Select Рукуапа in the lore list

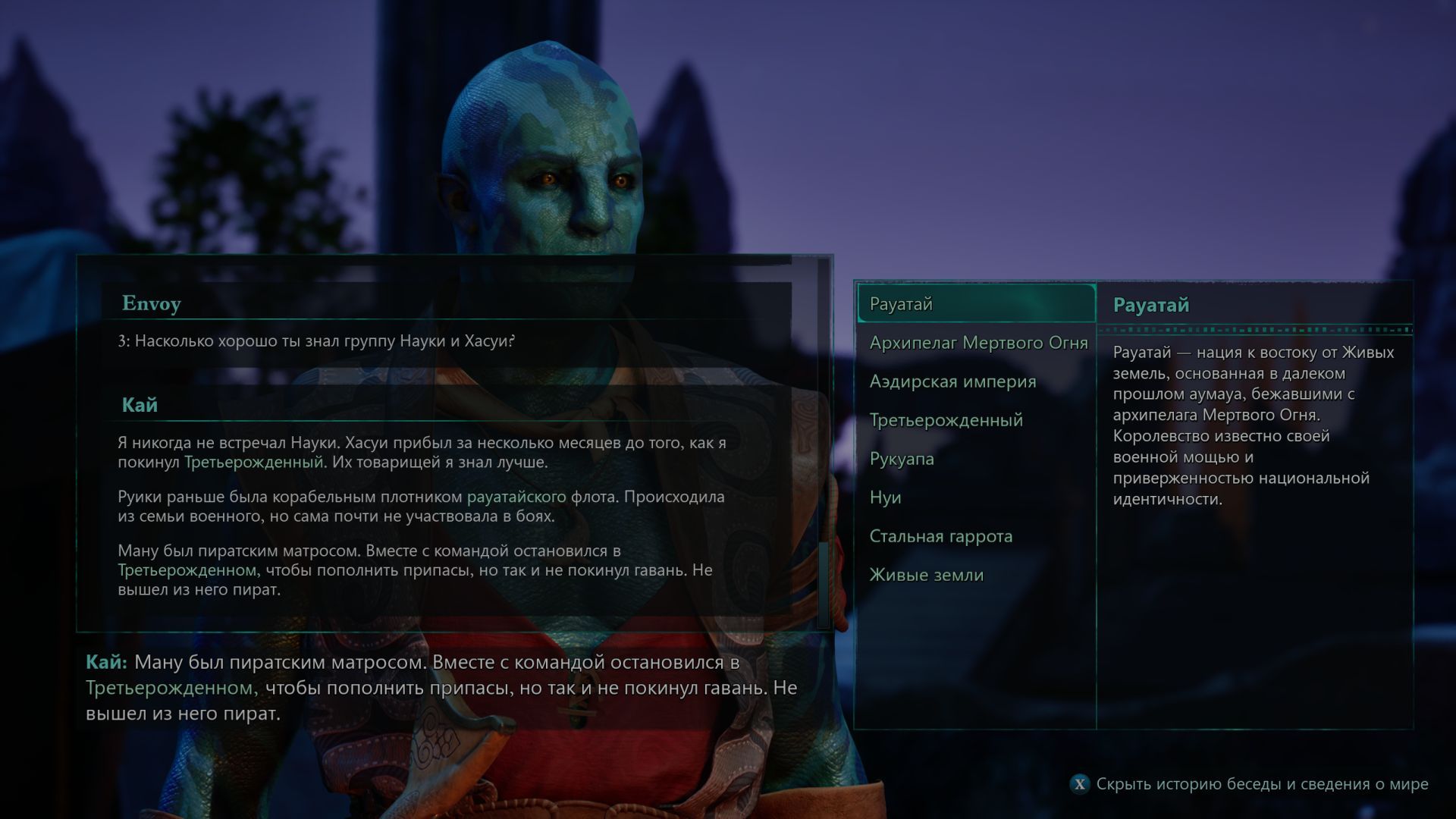click(x=902, y=459)
